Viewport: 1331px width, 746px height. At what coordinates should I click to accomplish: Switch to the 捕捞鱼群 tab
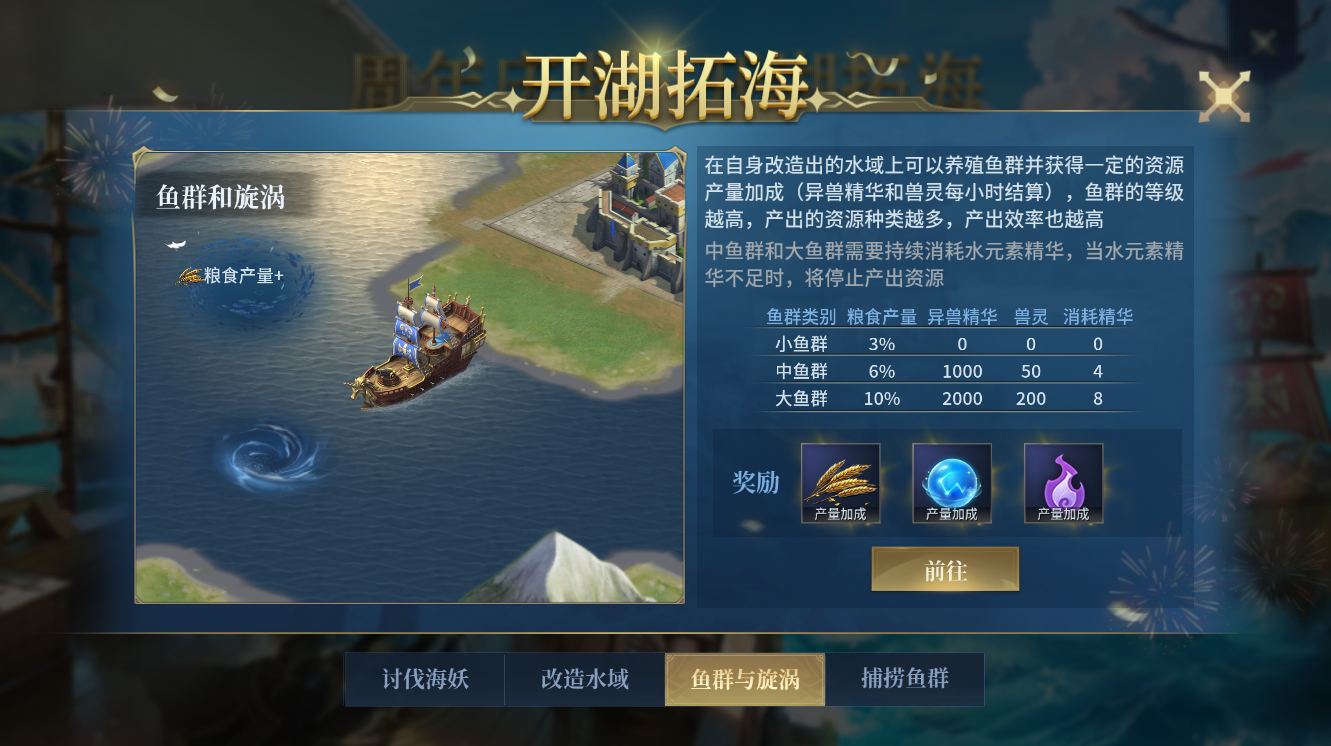pyautogui.click(x=905, y=679)
